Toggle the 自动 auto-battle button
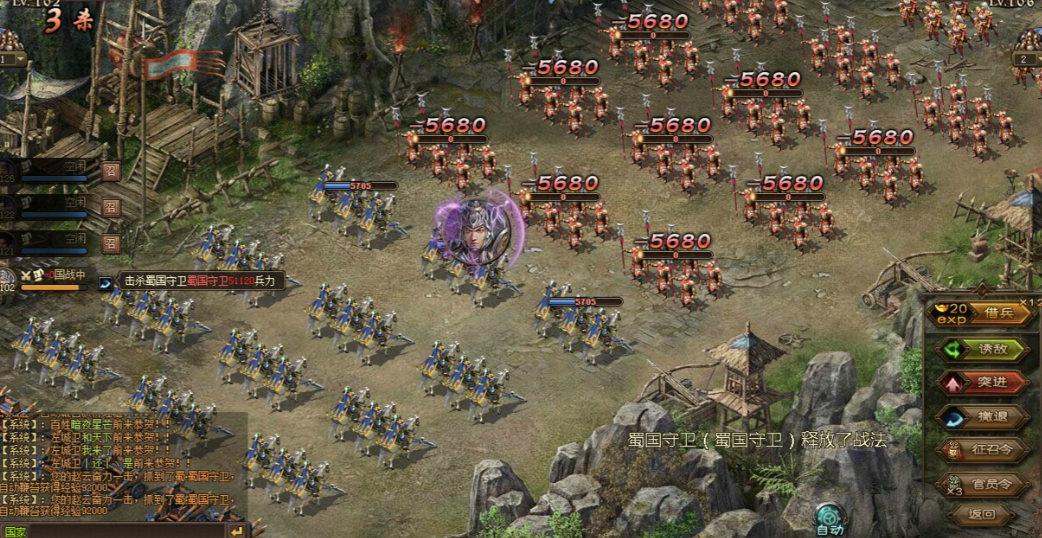 pos(830,516)
